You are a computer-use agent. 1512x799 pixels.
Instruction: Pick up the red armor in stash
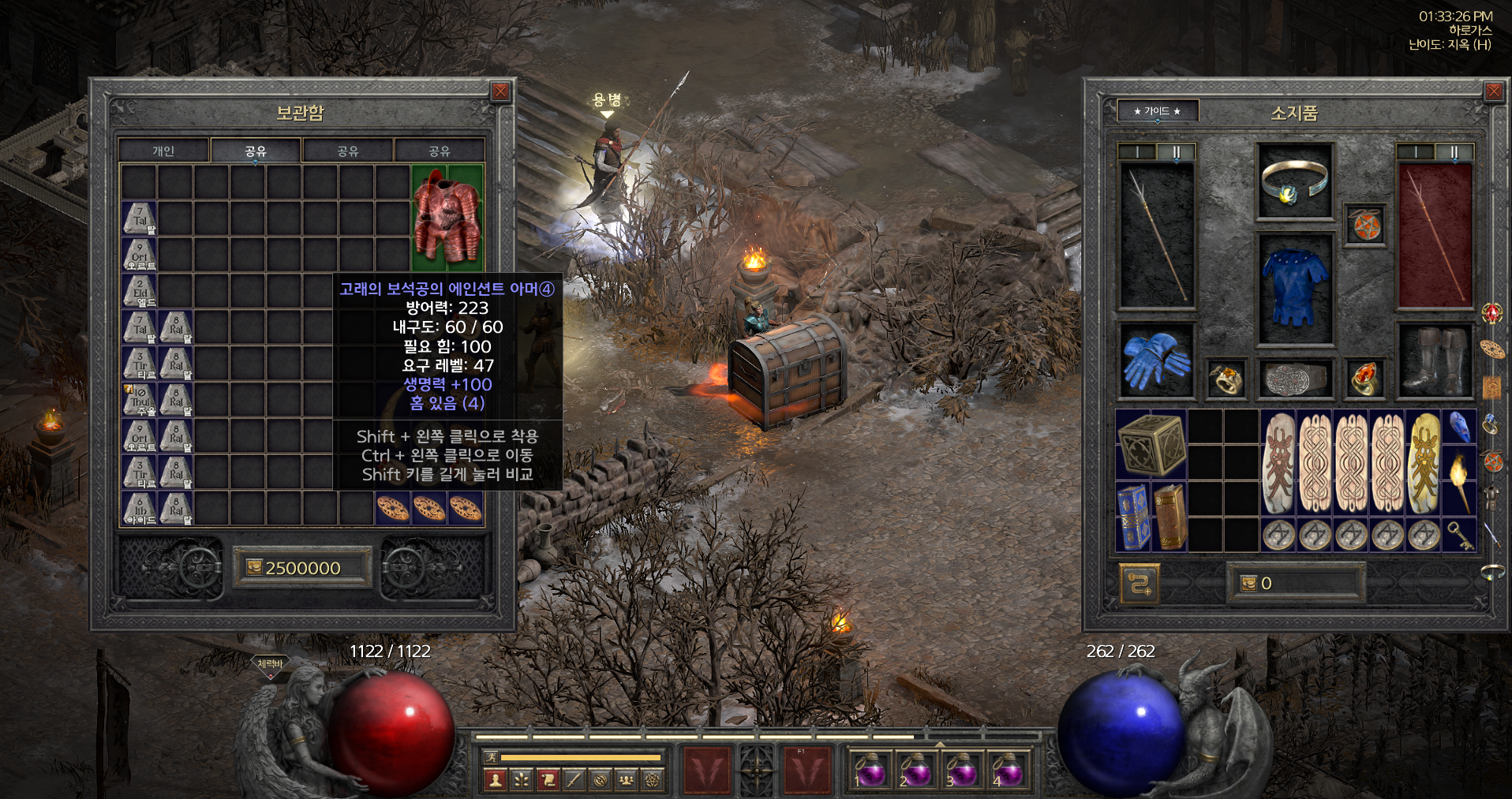pos(447,218)
